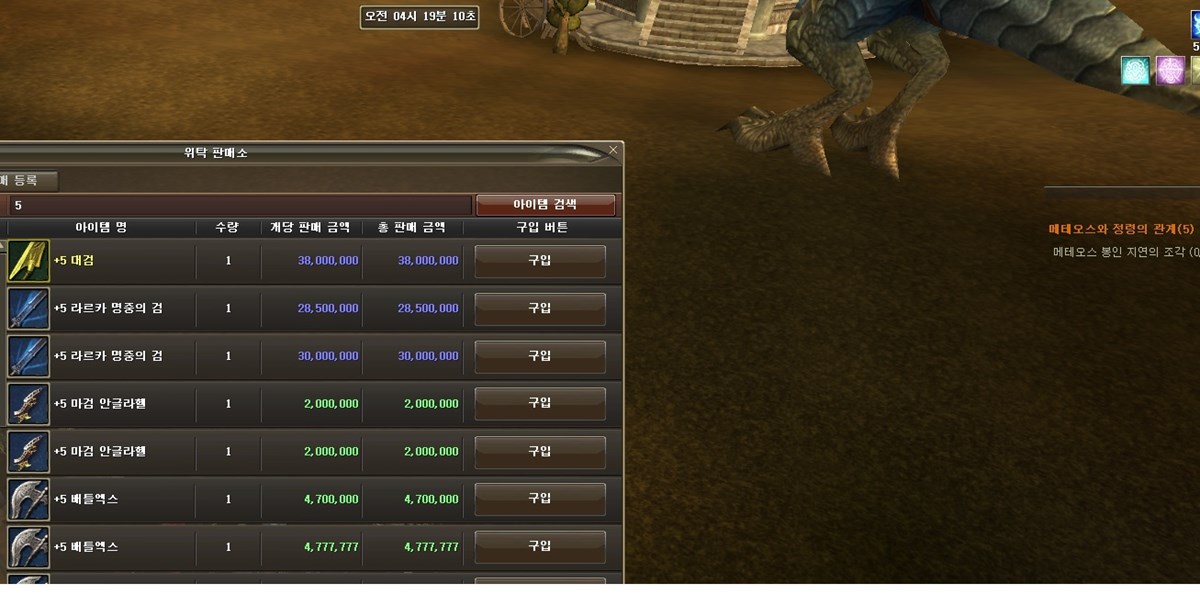Click the 아이템 명 column header
Image resolution: width=1200 pixels, height=595 pixels.
point(100,228)
